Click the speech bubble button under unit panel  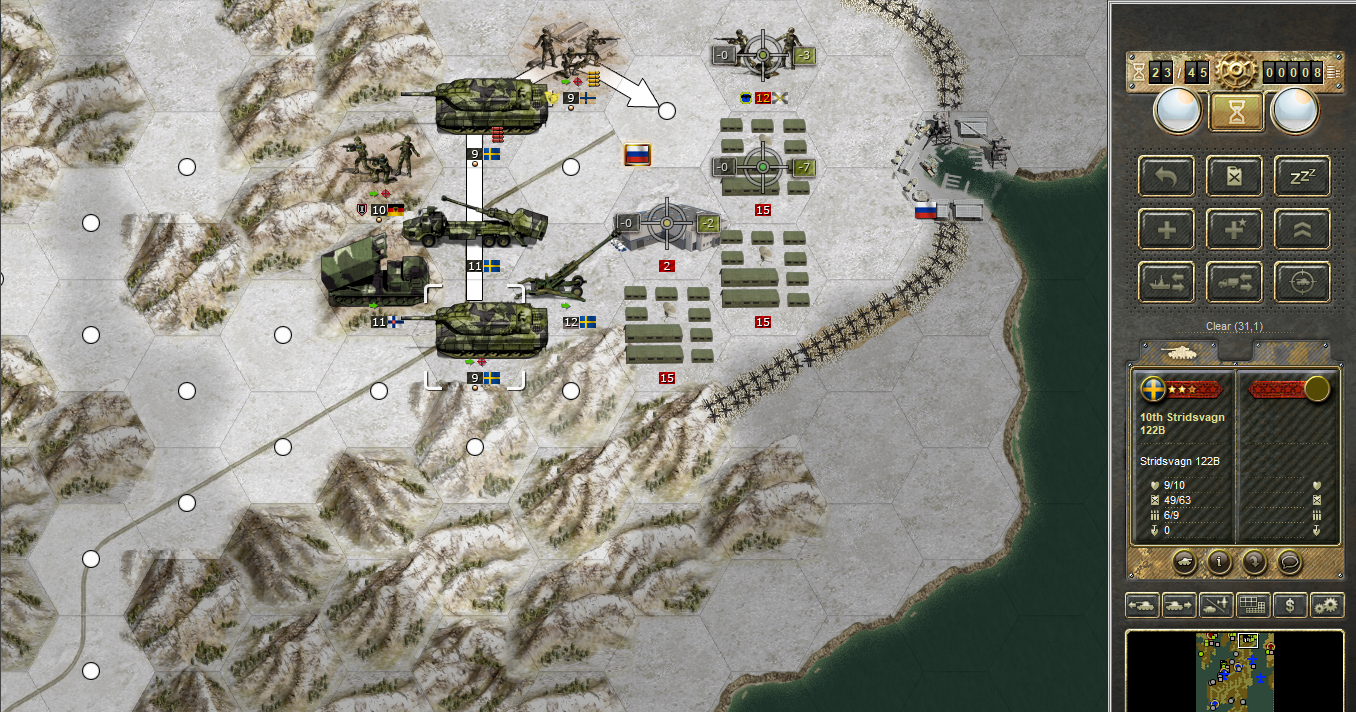click(x=1290, y=561)
